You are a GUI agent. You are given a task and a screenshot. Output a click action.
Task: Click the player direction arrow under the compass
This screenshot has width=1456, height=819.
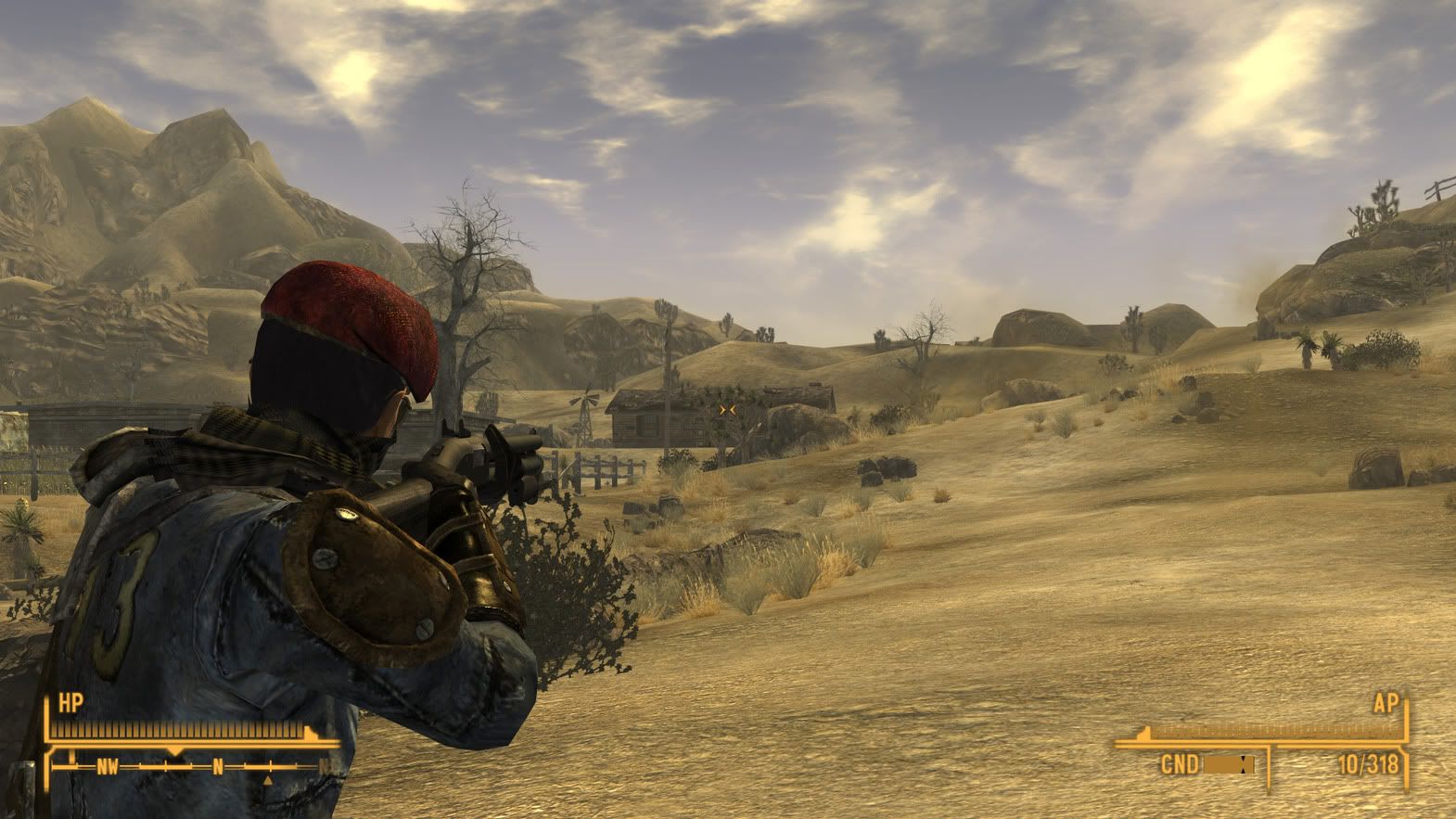tap(269, 781)
